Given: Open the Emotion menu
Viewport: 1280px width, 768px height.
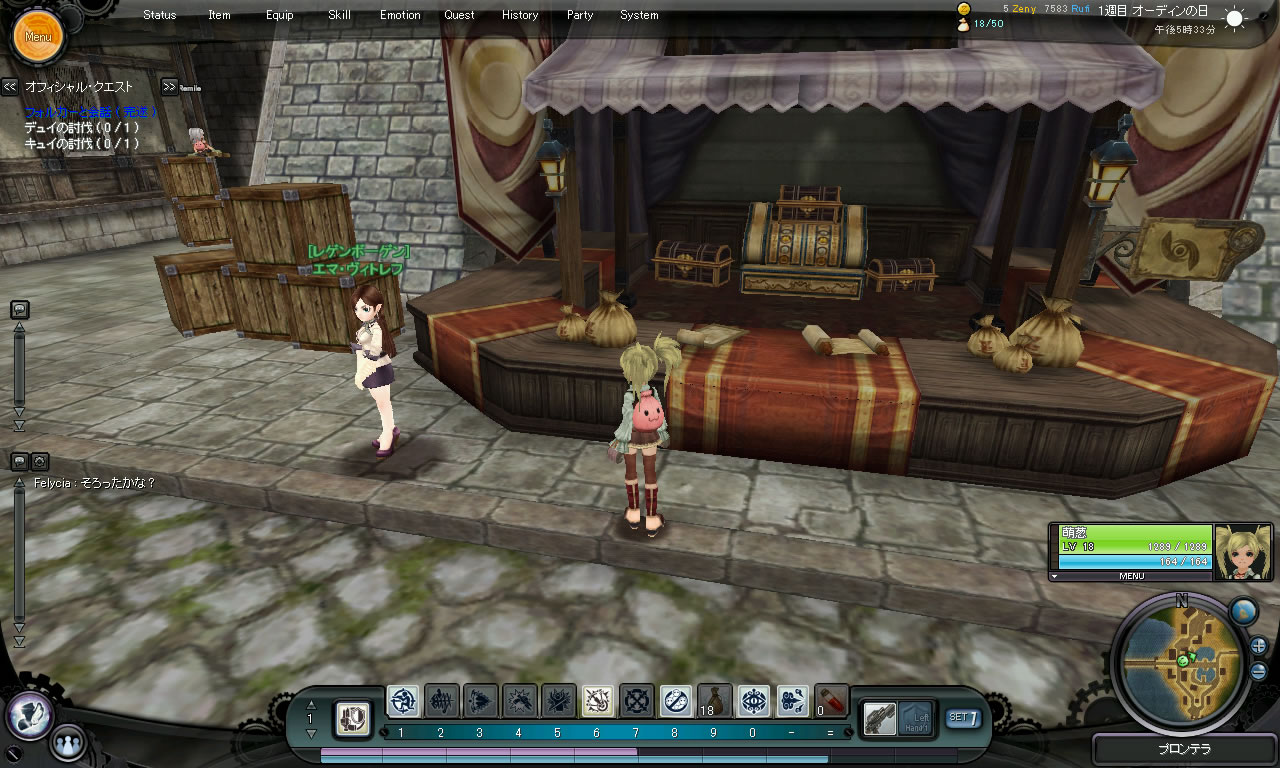Looking at the screenshot, I should (400, 15).
